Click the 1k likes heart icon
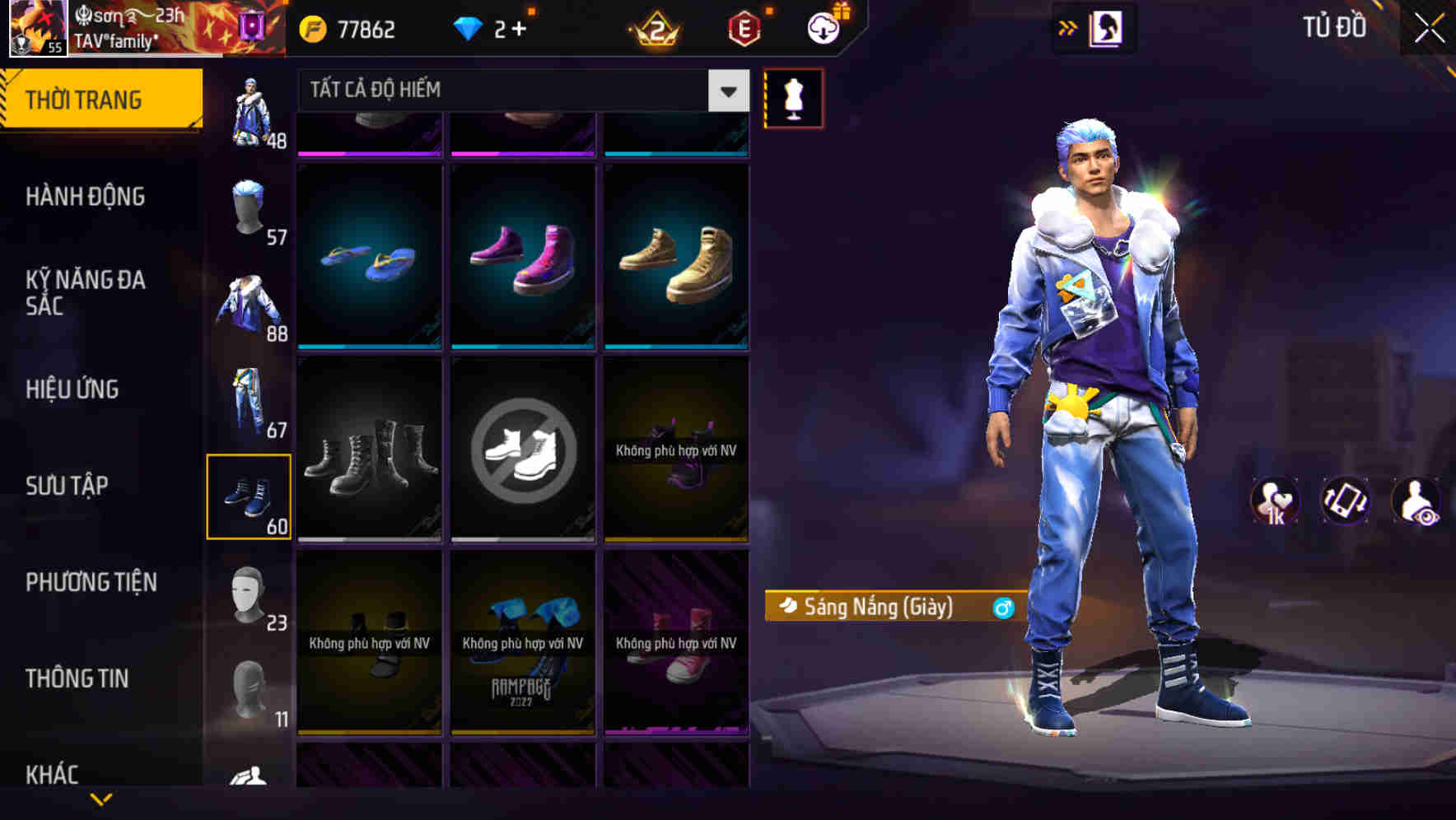This screenshot has height=820, width=1456. coord(1275,501)
